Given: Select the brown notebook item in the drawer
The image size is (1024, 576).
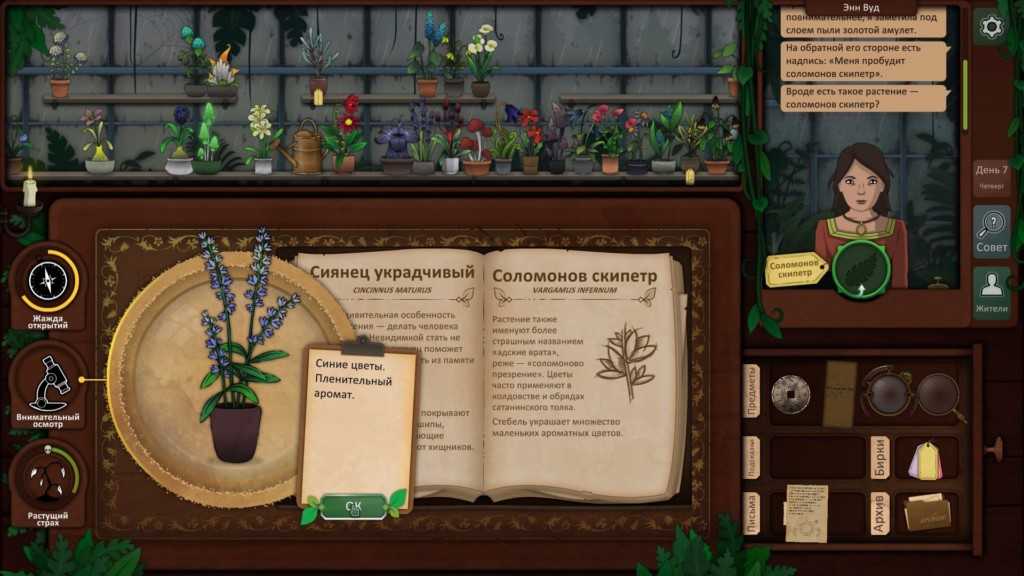Looking at the screenshot, I should tap(840, 393).
